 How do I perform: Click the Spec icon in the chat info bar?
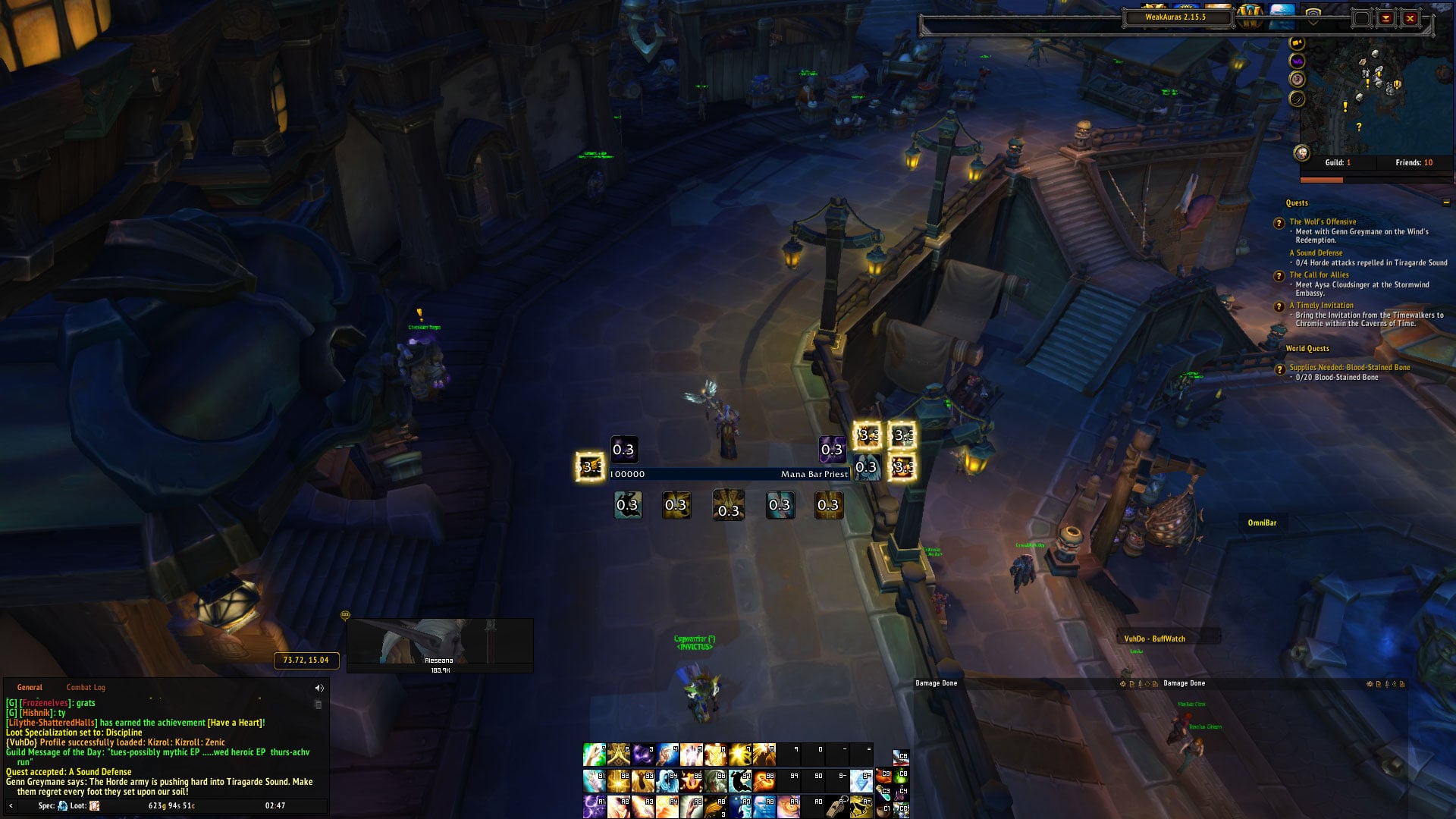(62, 805)
